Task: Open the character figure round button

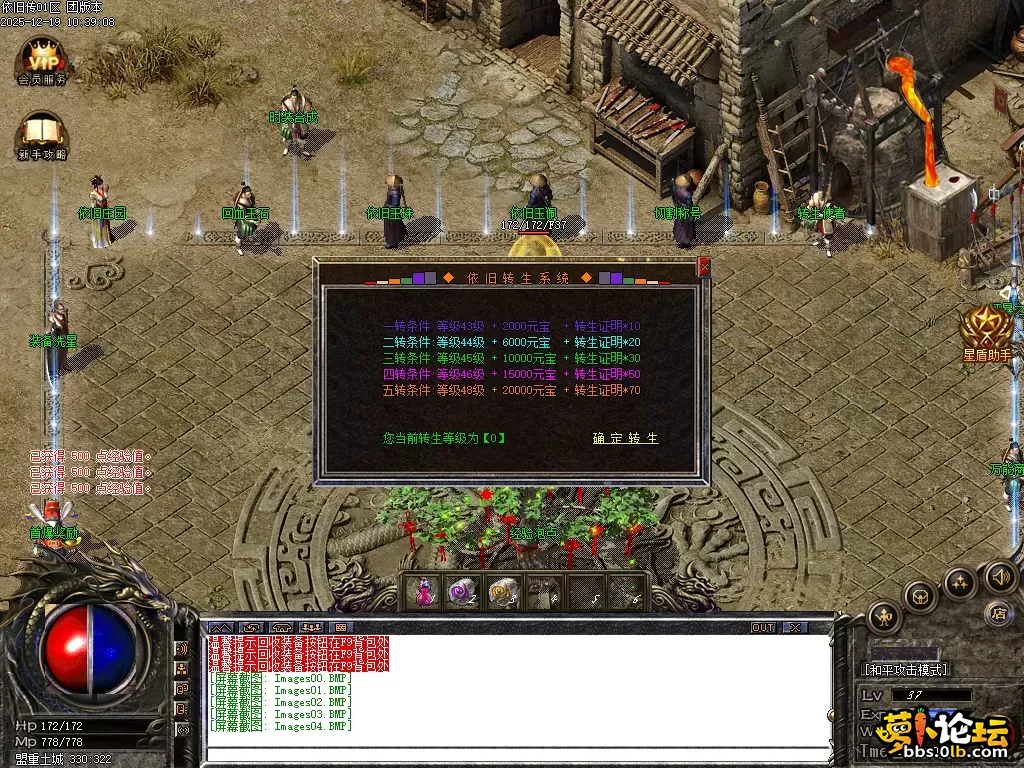Action: tap(885, 617)
